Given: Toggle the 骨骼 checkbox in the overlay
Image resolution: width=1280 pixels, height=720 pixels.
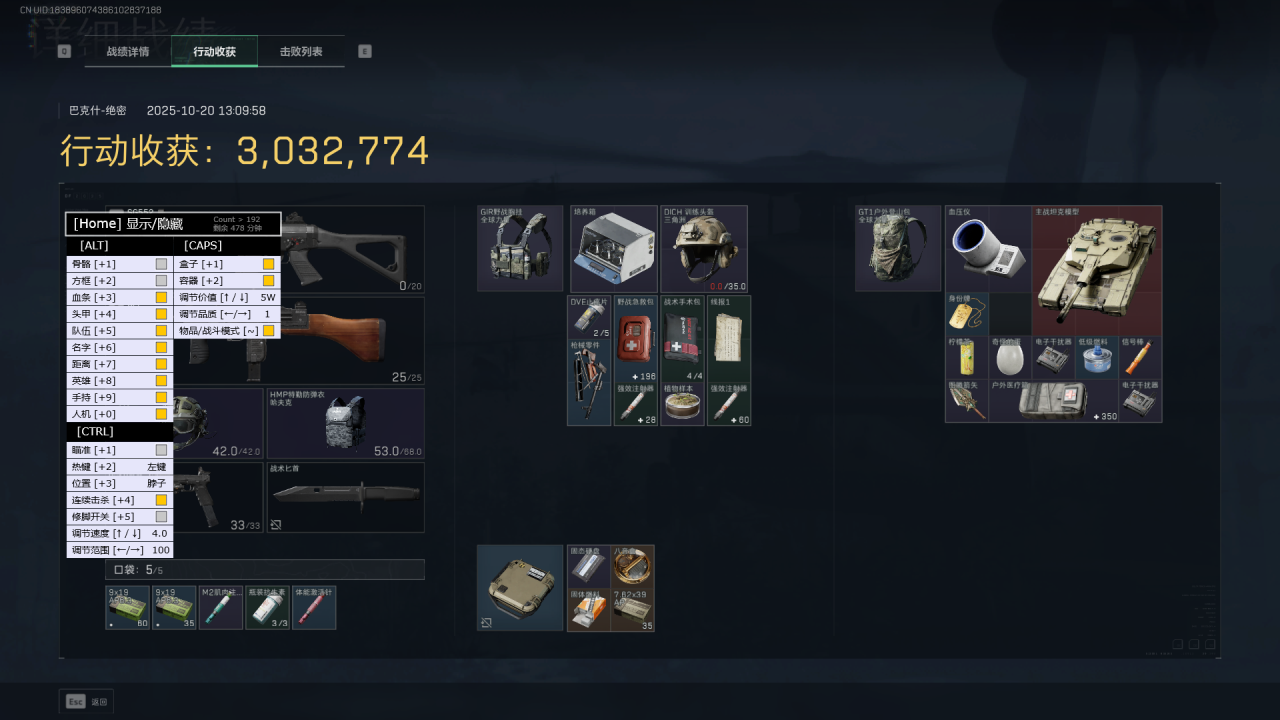Looking at the screenshot, I should point(161,264).
